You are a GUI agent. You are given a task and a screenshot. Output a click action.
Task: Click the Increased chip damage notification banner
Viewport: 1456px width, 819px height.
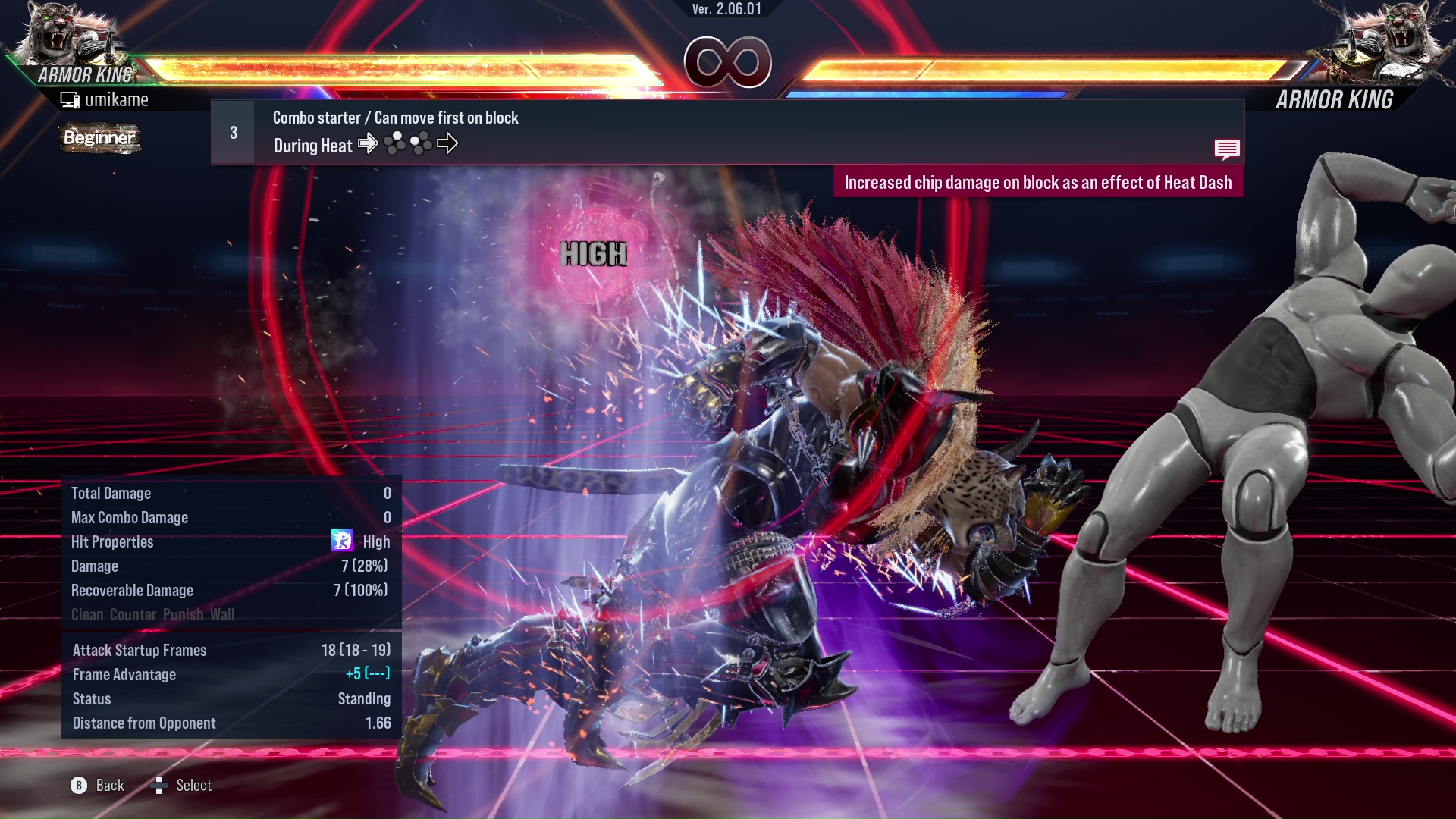1039,182
